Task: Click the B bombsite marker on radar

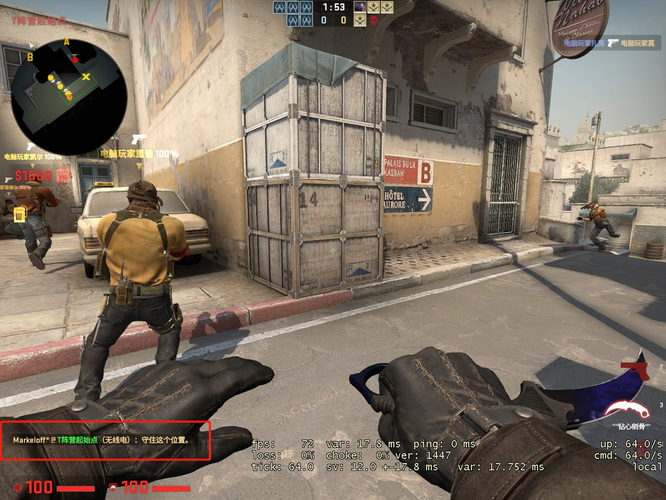Action: pyautogui.click(x=31, y=57)
